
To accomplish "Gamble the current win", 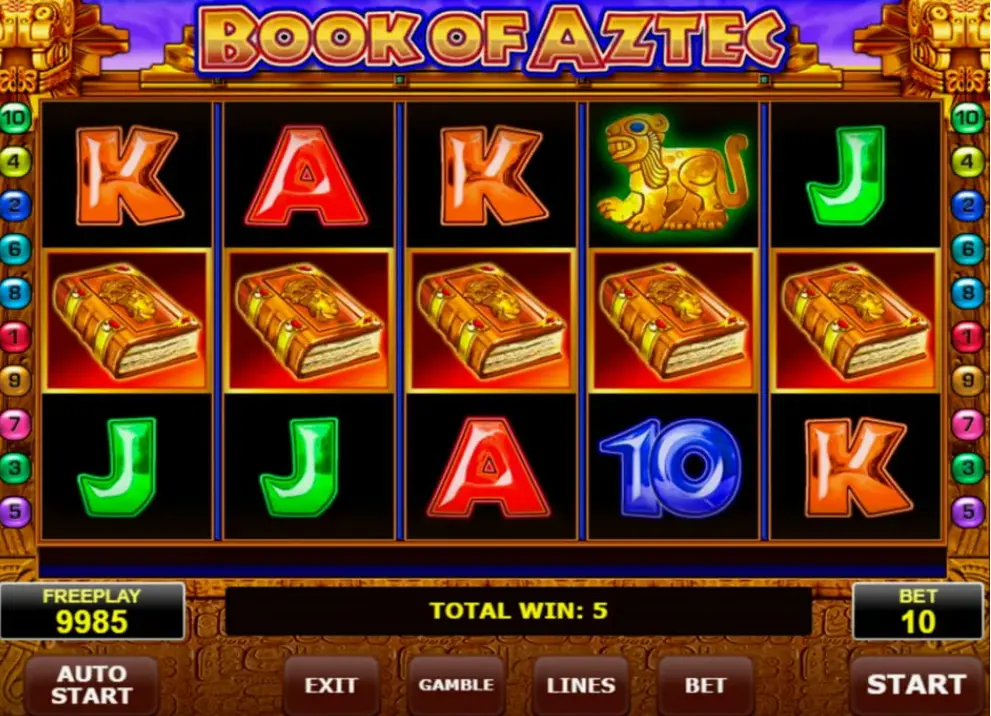I will [456, 686].
